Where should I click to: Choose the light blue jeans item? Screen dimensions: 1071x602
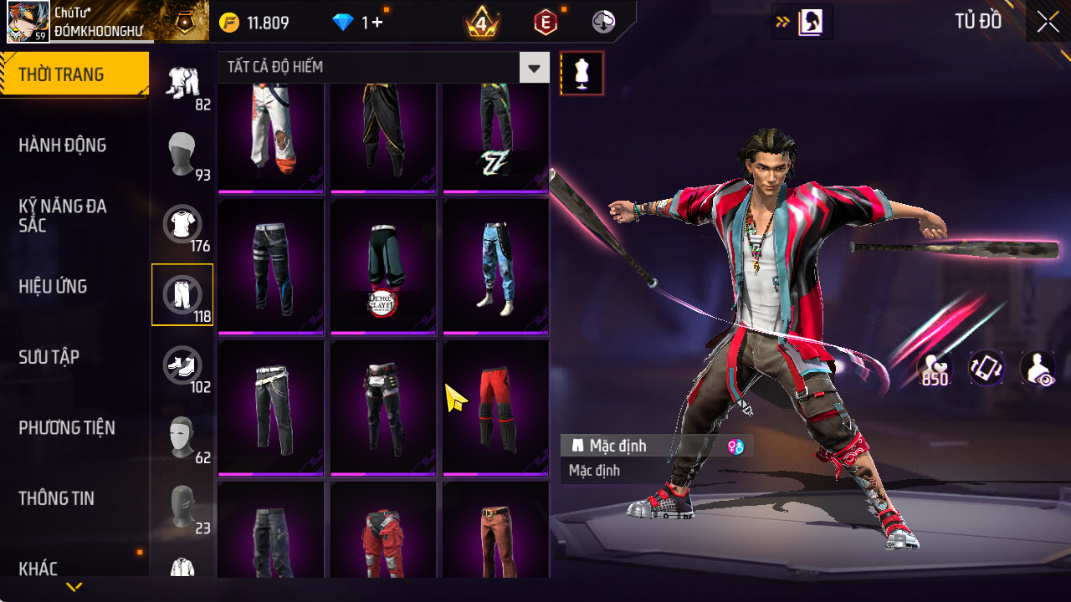tap(495, 266)
